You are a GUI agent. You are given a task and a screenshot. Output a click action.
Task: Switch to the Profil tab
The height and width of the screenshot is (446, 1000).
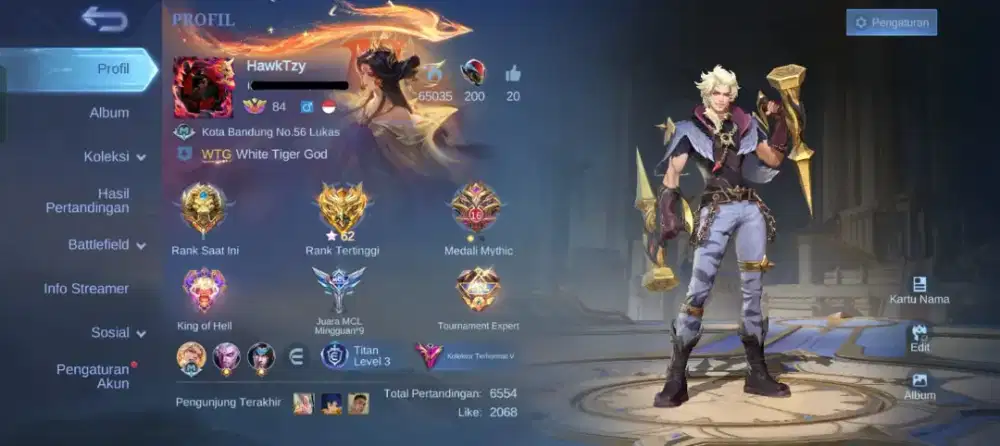point(113,69)
